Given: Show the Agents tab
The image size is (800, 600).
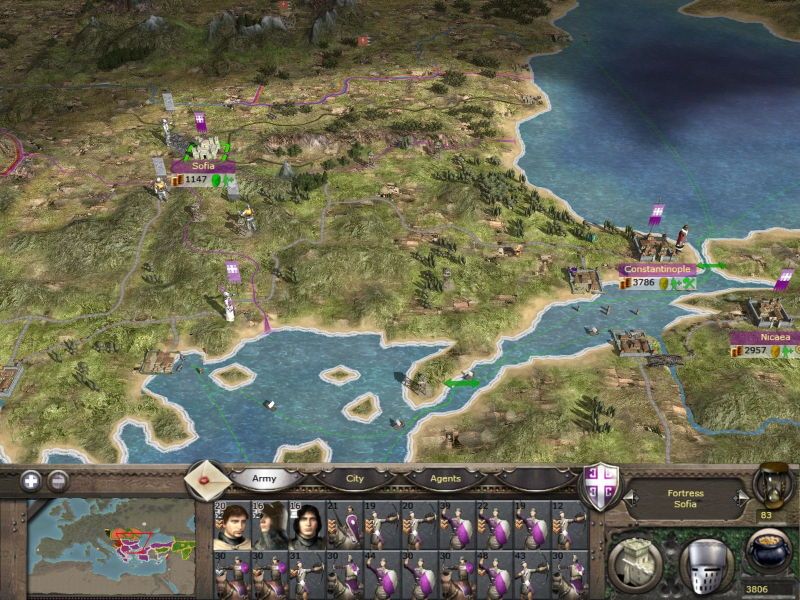Looking at the screenshot, I should [445, 478].
